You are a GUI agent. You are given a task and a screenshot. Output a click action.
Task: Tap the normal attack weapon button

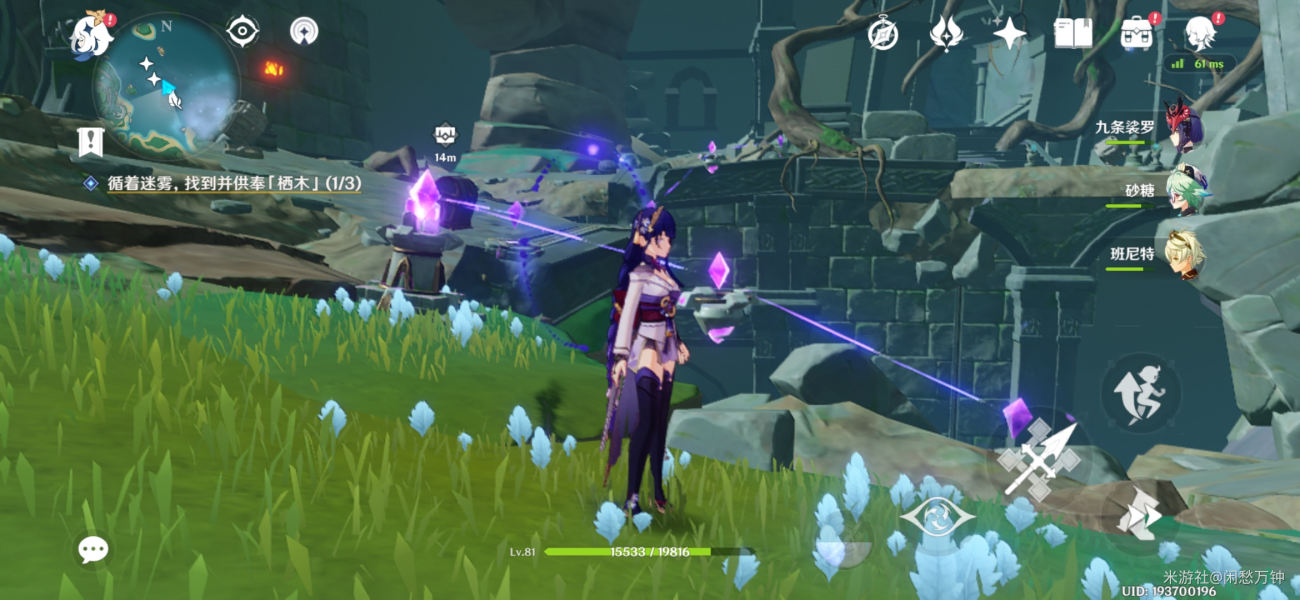coord(1039,458)
